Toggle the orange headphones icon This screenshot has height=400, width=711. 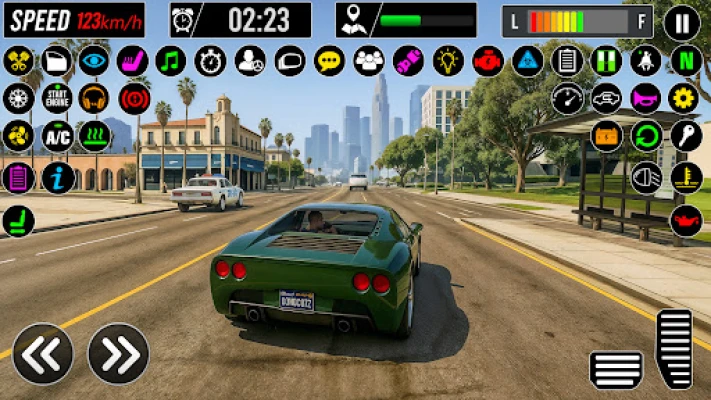(x=94, y=98)
